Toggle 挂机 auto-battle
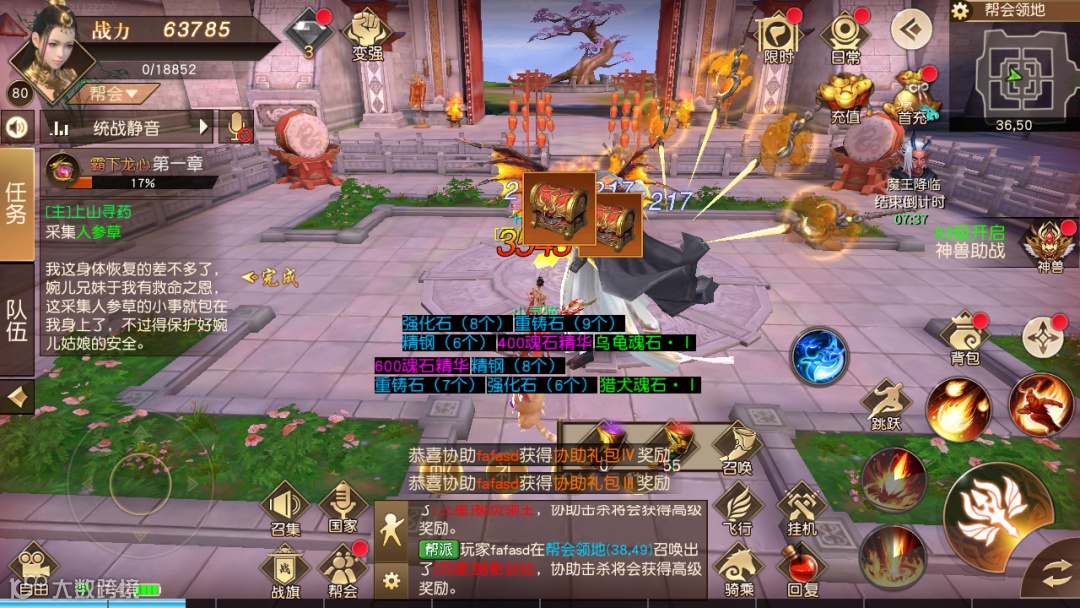 tap(802, 508)
